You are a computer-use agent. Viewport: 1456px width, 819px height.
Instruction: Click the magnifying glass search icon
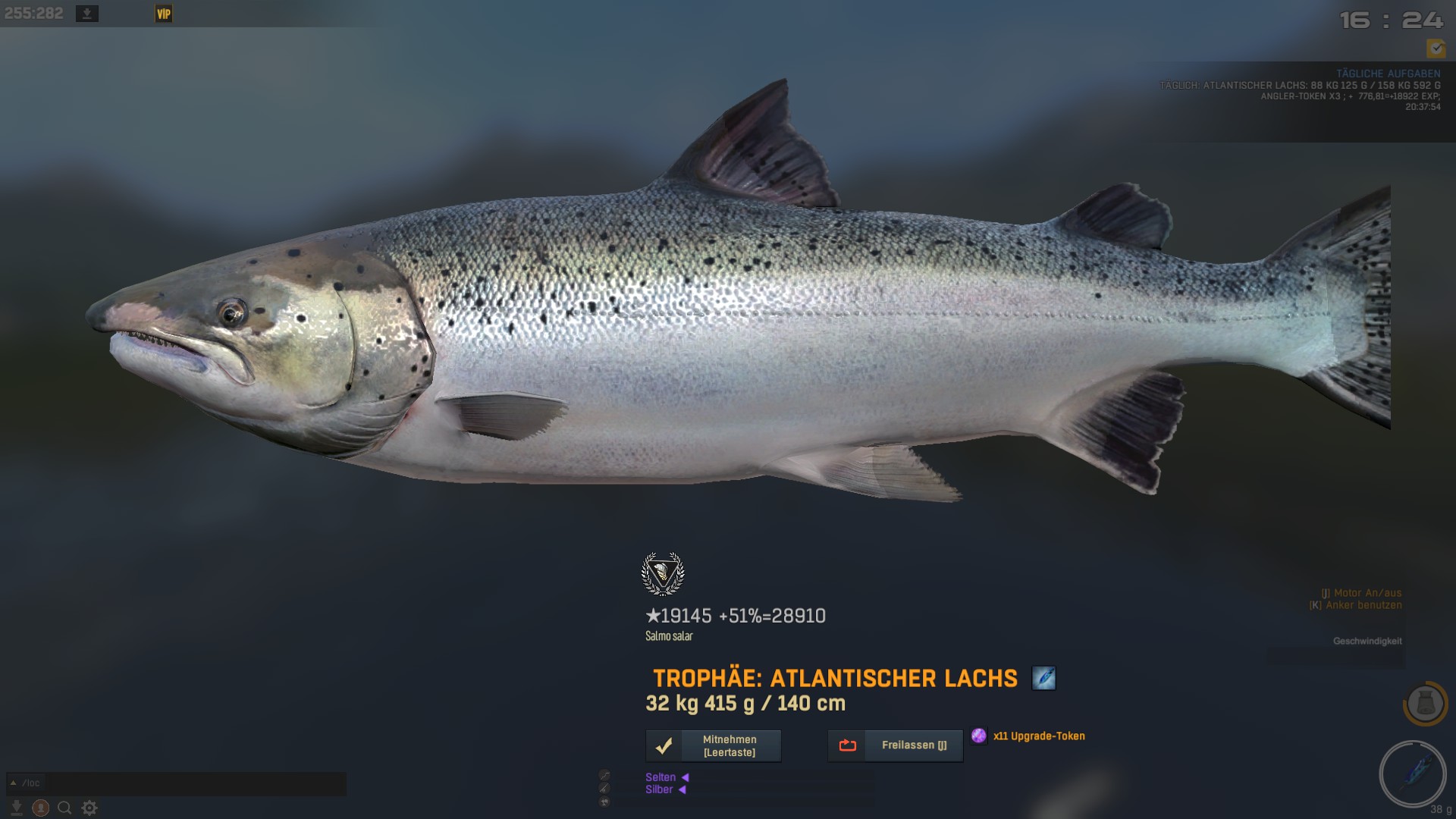click(x=65, y=808)
